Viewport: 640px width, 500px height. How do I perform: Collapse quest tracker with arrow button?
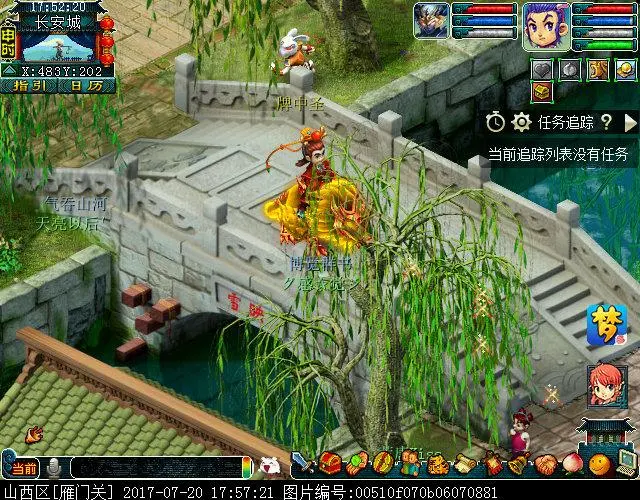pos(630,122)
